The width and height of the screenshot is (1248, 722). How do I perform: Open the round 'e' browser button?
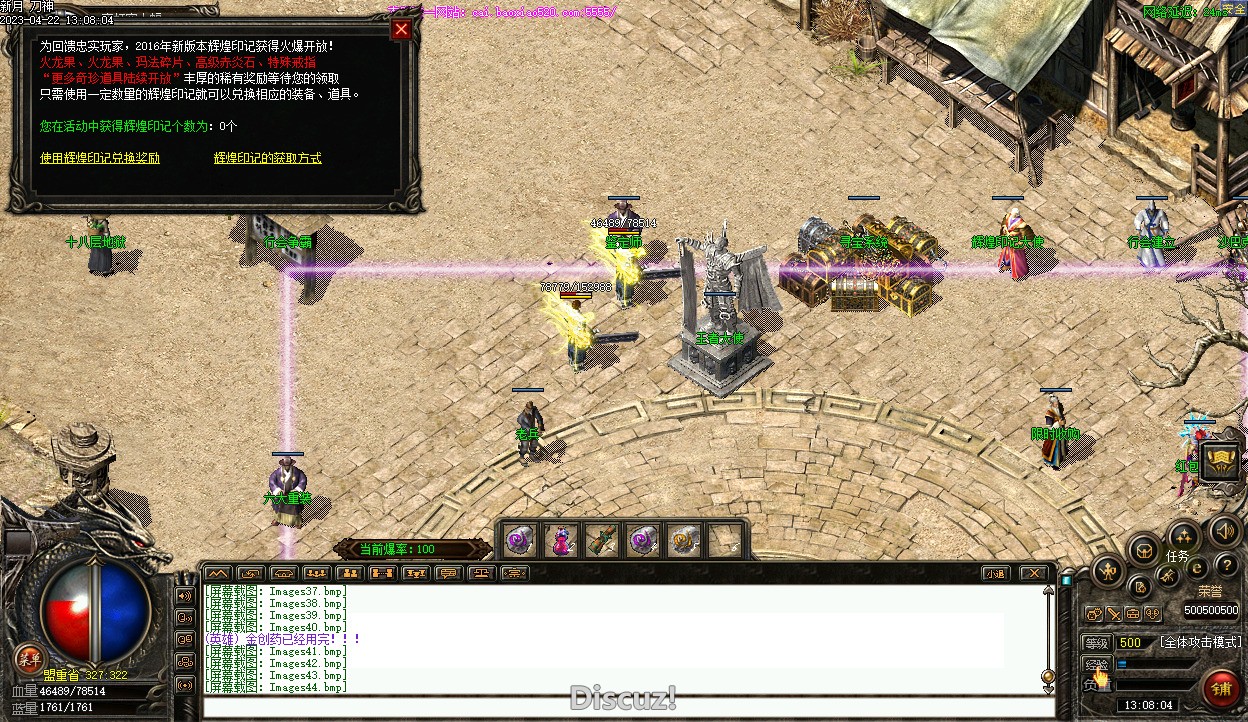(1196, 567)
